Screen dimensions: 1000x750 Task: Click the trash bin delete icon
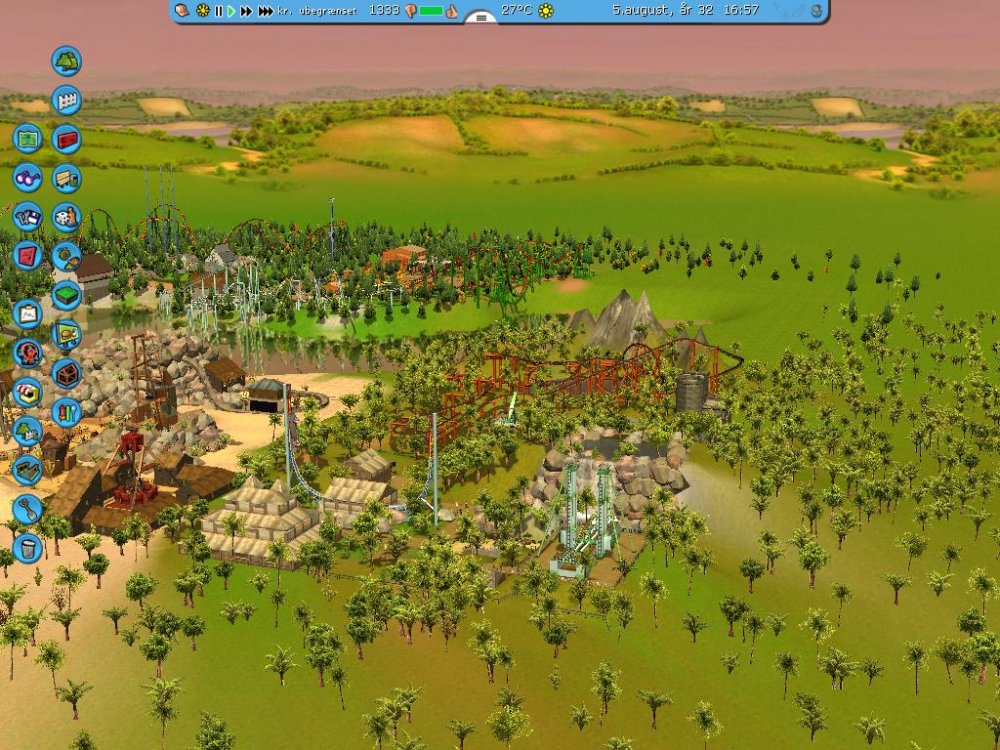(27, 548)
